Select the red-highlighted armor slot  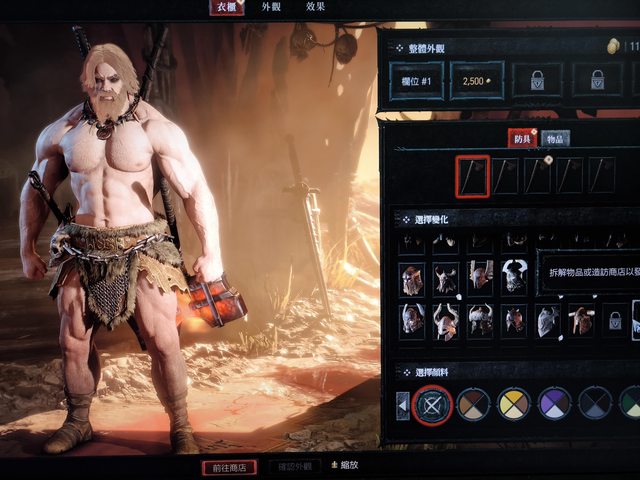473,174
